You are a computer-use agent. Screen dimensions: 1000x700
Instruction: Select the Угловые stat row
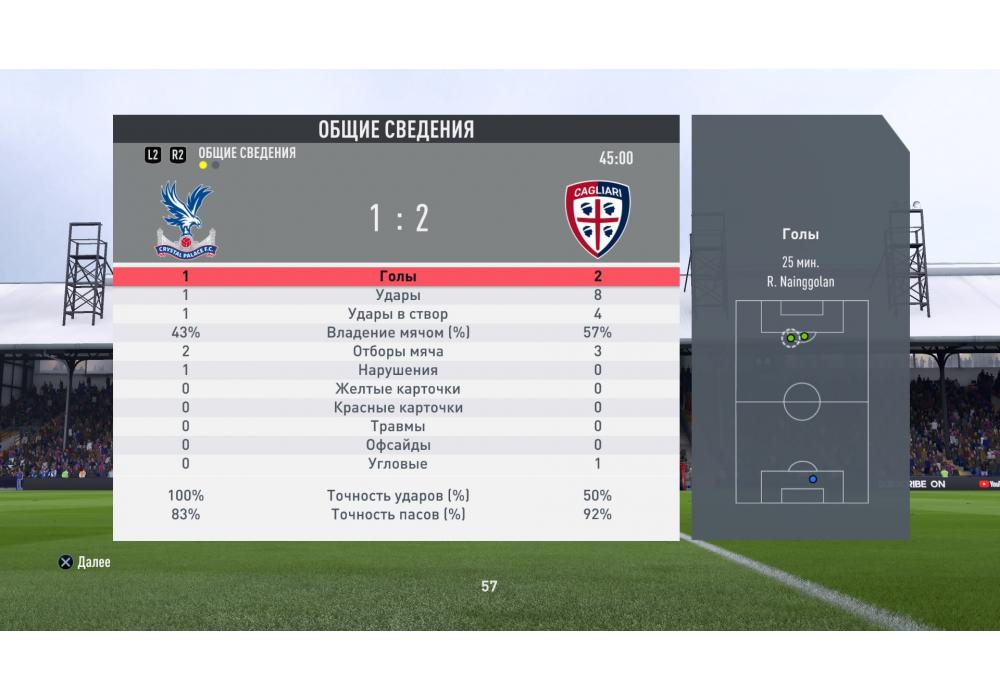coord(397,464)
